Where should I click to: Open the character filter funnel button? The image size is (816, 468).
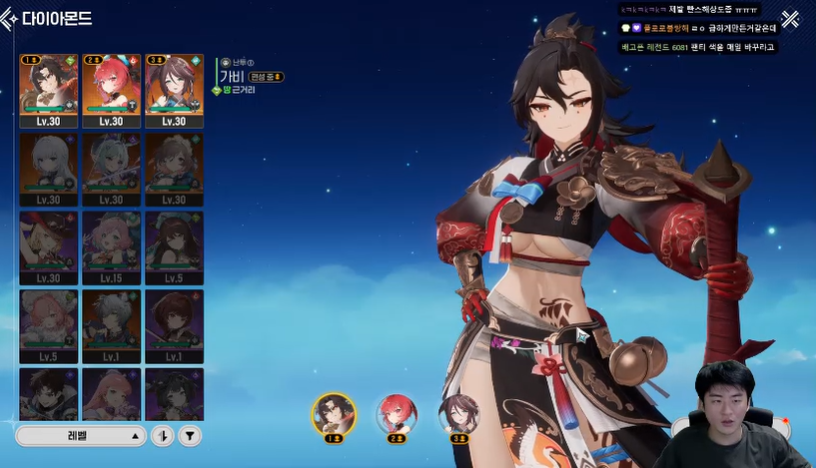click(x=190, y=436)
